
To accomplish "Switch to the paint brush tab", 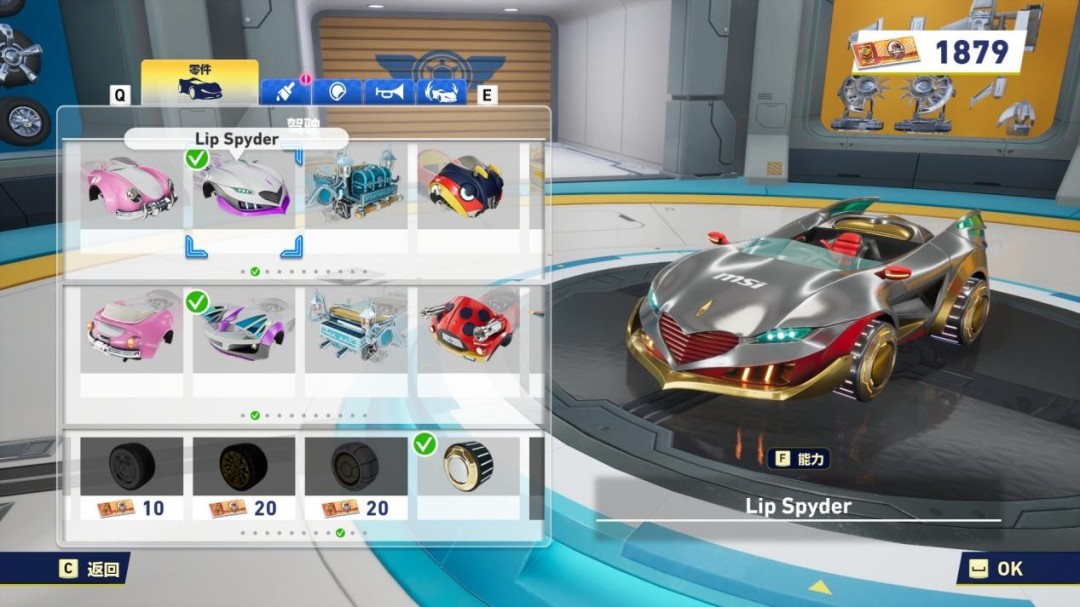I will 285,92.
